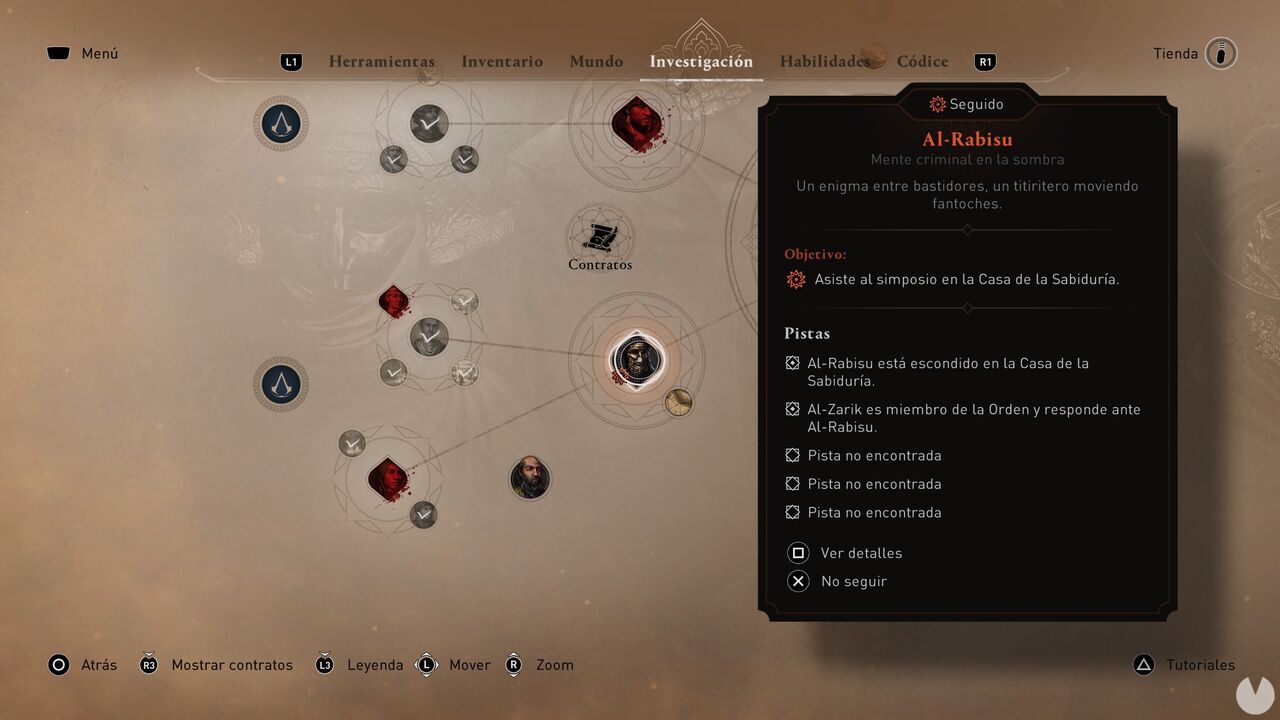Viewport: 1280px width, 720px height.
Task: Select a gray completed checkmark clue node
Action: click(x=428, y=337)
